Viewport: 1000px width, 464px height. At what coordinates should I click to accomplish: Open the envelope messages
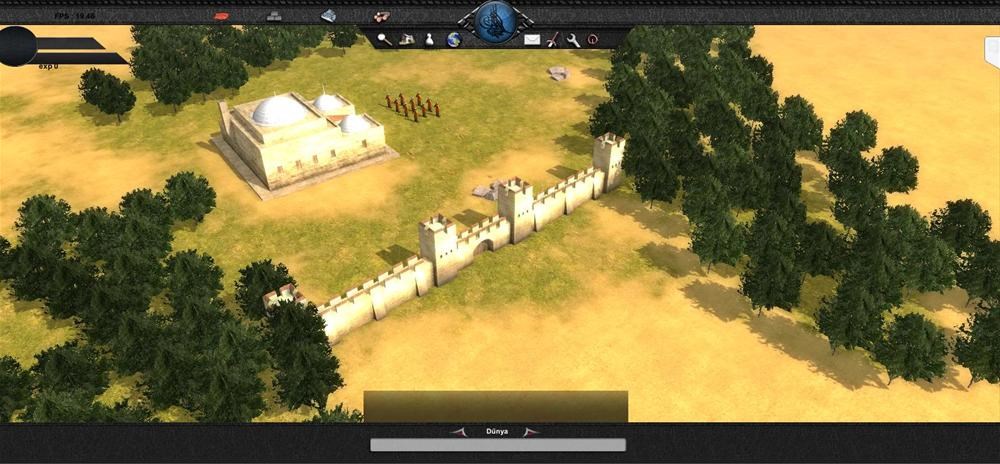tap(532, 39)
